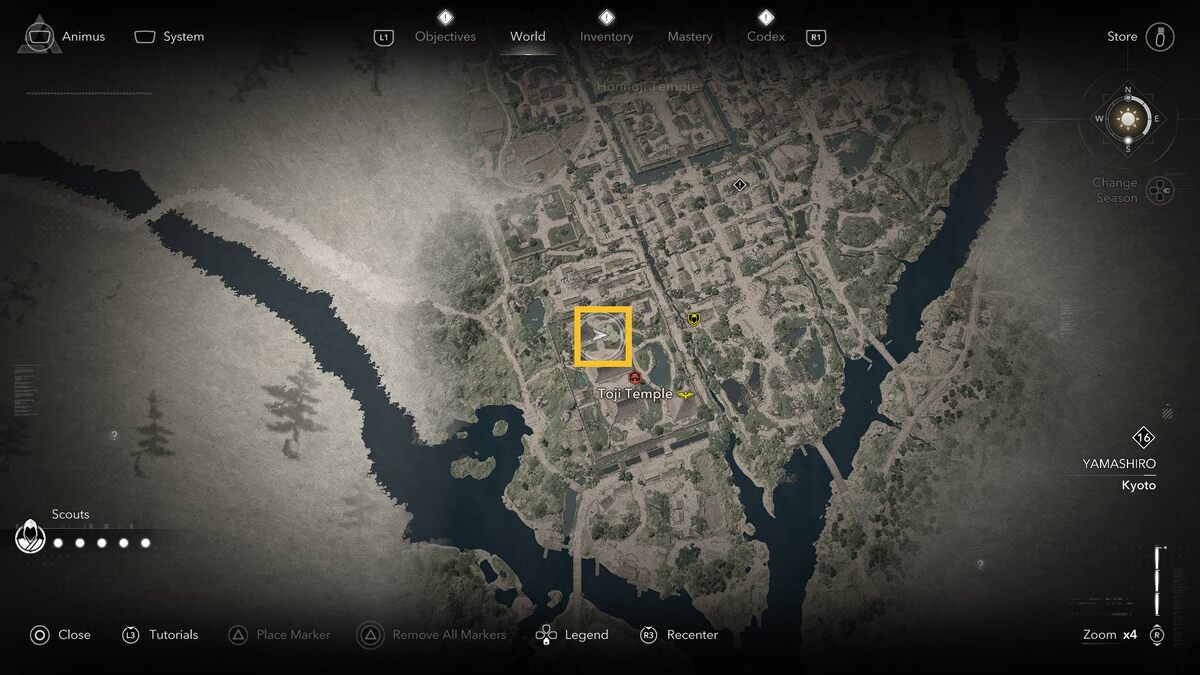The image size is (1200, 675).
Task: Go to the Mastery tab
Action: [x=690, y=37]
